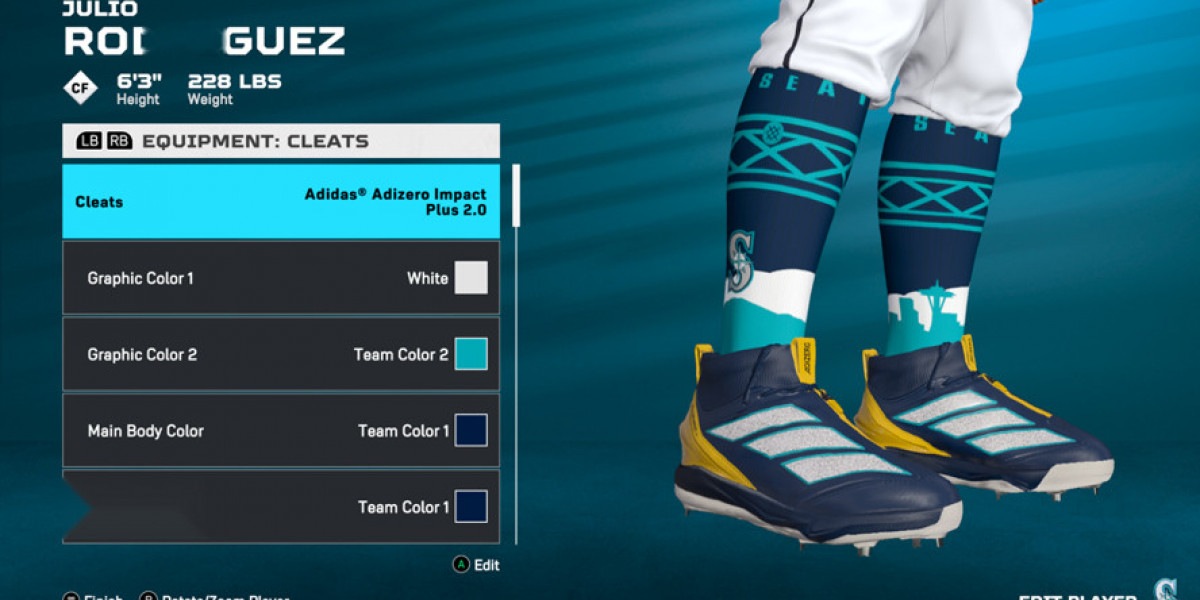Image resolution: width=1200 pixels, height=600 pixels.
Task: Click the equipment list scrollbar thumb
Action: [x=516, y=195]
